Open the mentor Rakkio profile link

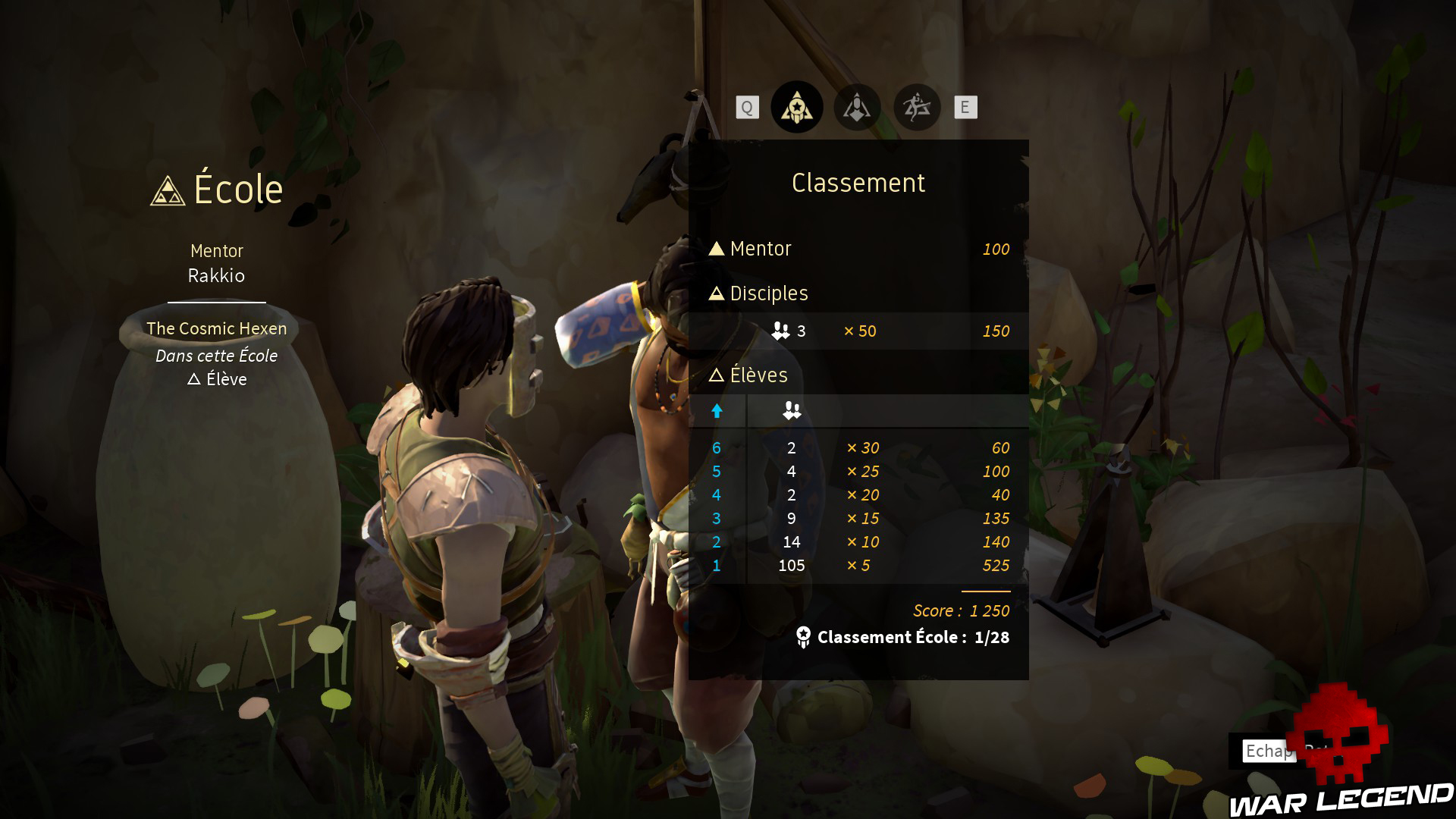[x=216, y=276]
